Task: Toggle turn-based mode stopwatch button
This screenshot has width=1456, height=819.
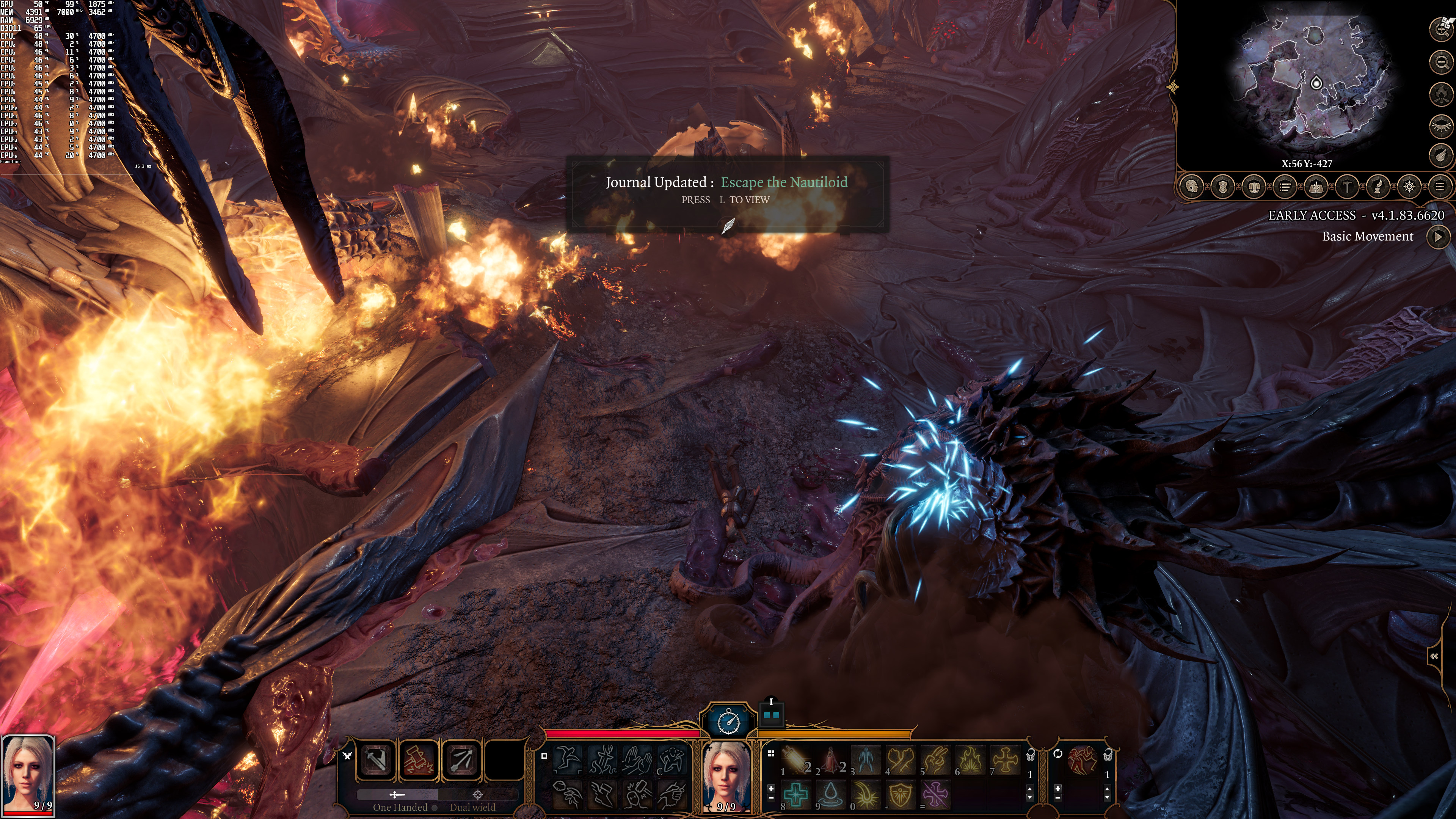Action: point(728,721)
